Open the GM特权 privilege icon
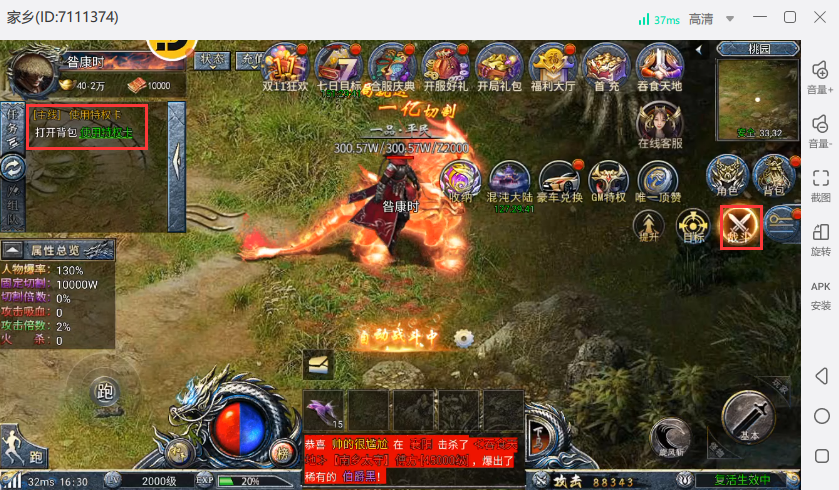Viewport: 839px width, 490px height. pos(607,180)
